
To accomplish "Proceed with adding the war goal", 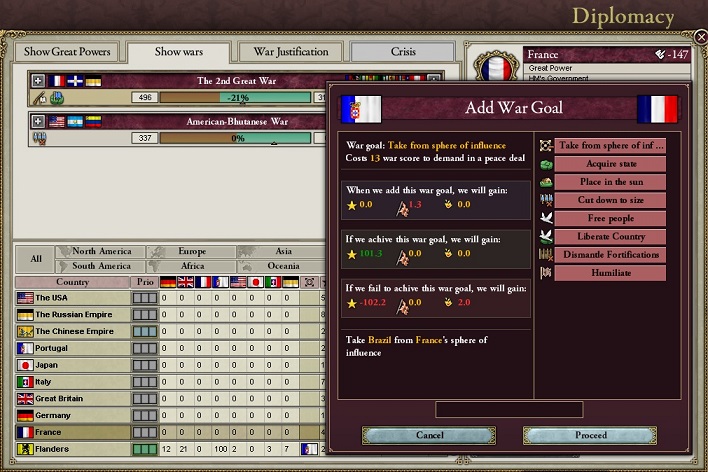I will pos(590,435).
